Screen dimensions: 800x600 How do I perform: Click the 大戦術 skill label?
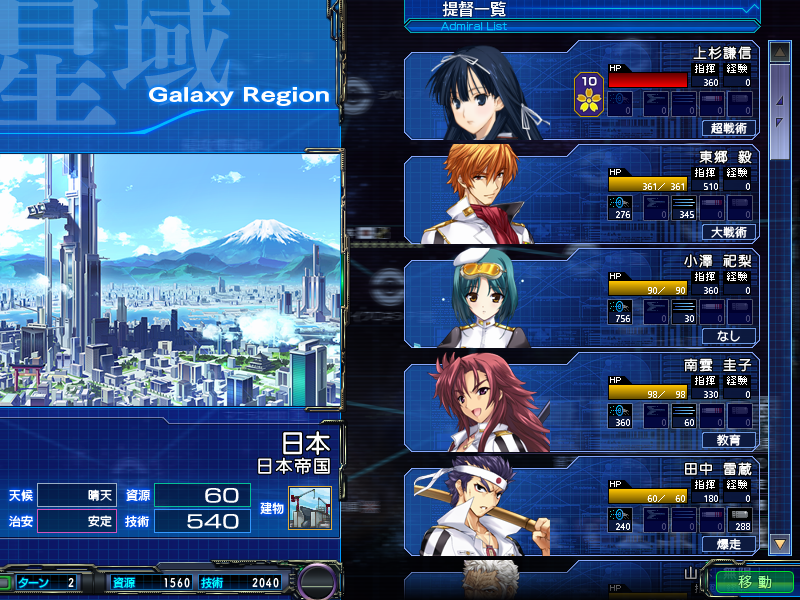tap(729, 232)
